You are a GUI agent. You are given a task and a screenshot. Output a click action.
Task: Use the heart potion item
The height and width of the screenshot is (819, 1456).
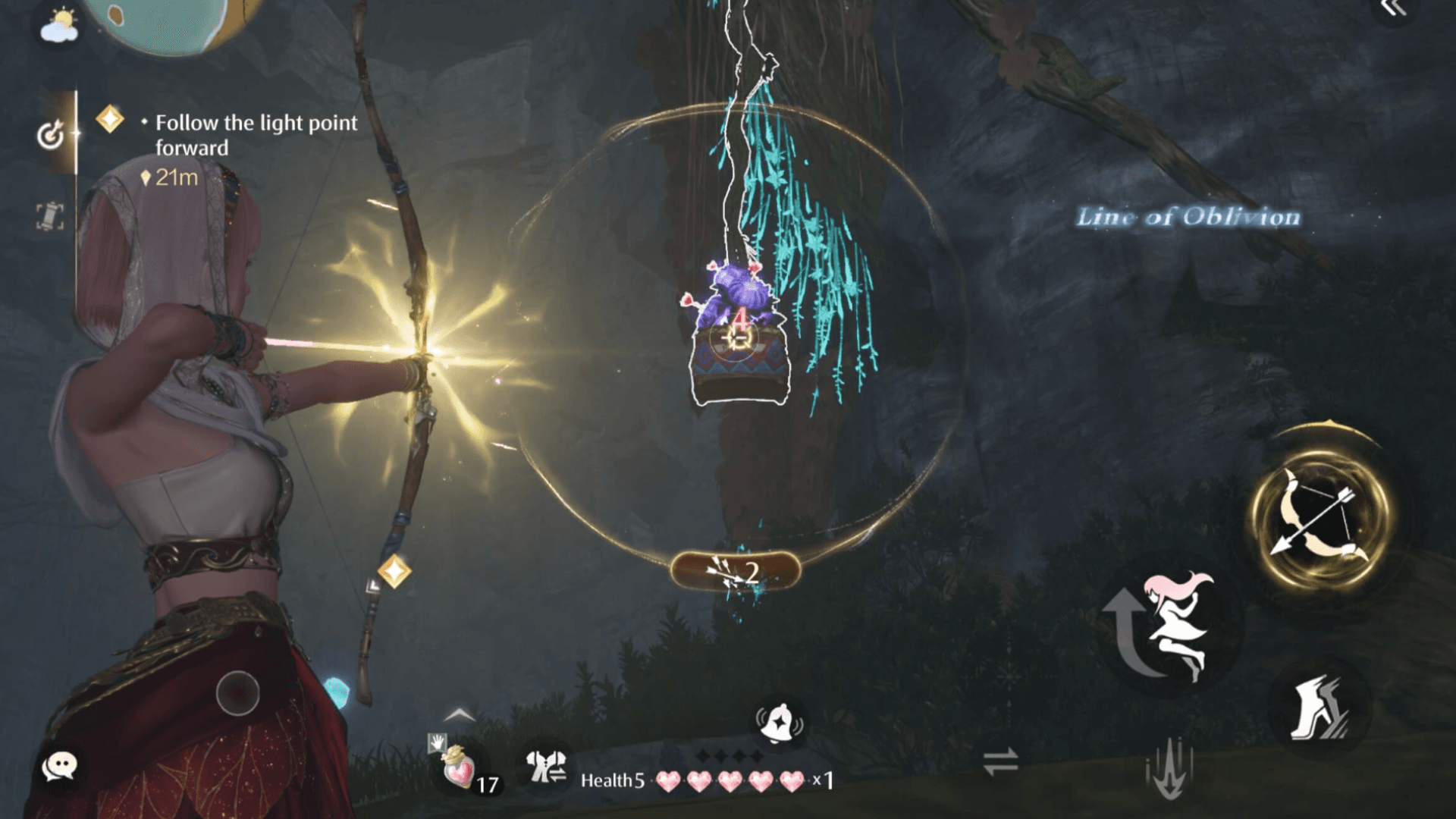[x=460, y=767]
